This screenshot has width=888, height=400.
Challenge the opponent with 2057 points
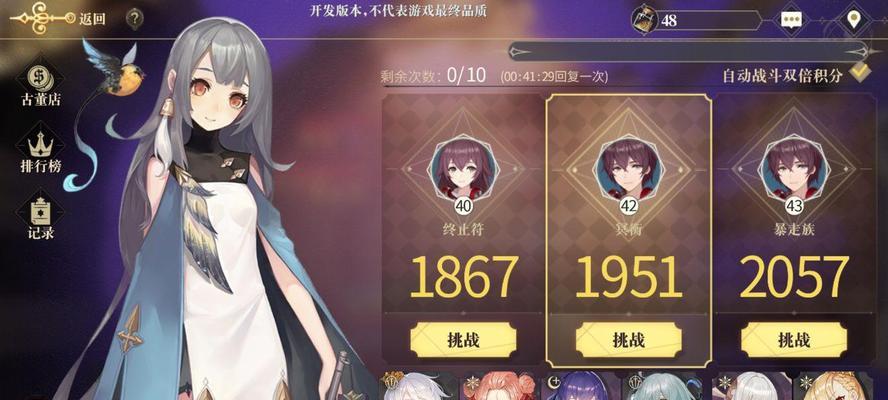(x=795, y=339)
